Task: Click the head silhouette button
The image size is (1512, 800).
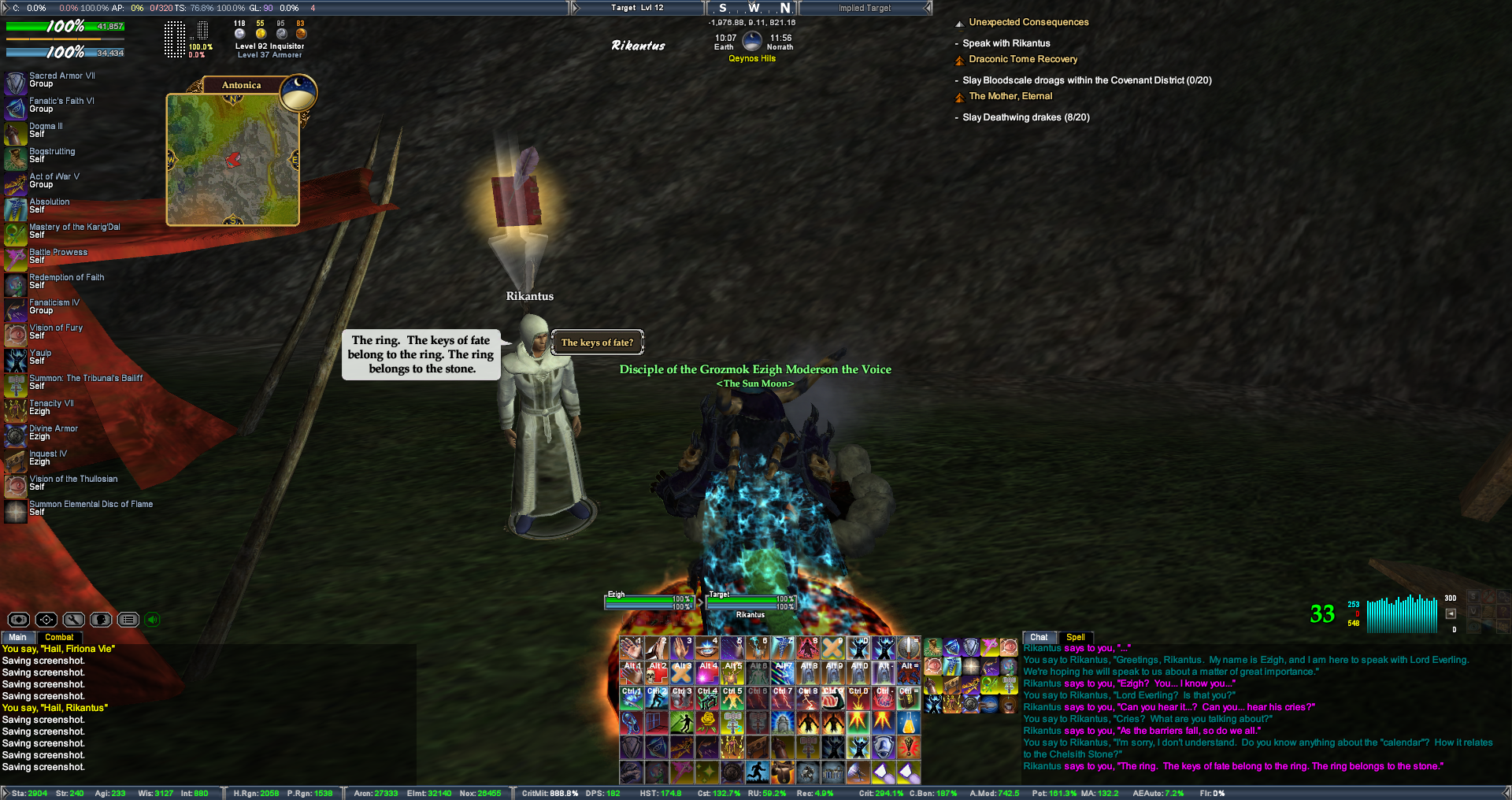Action: tap(101, 620)
